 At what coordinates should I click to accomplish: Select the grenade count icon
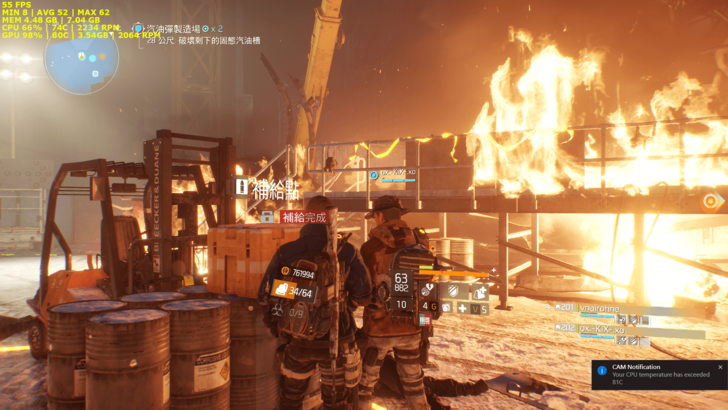pos(432,306)
